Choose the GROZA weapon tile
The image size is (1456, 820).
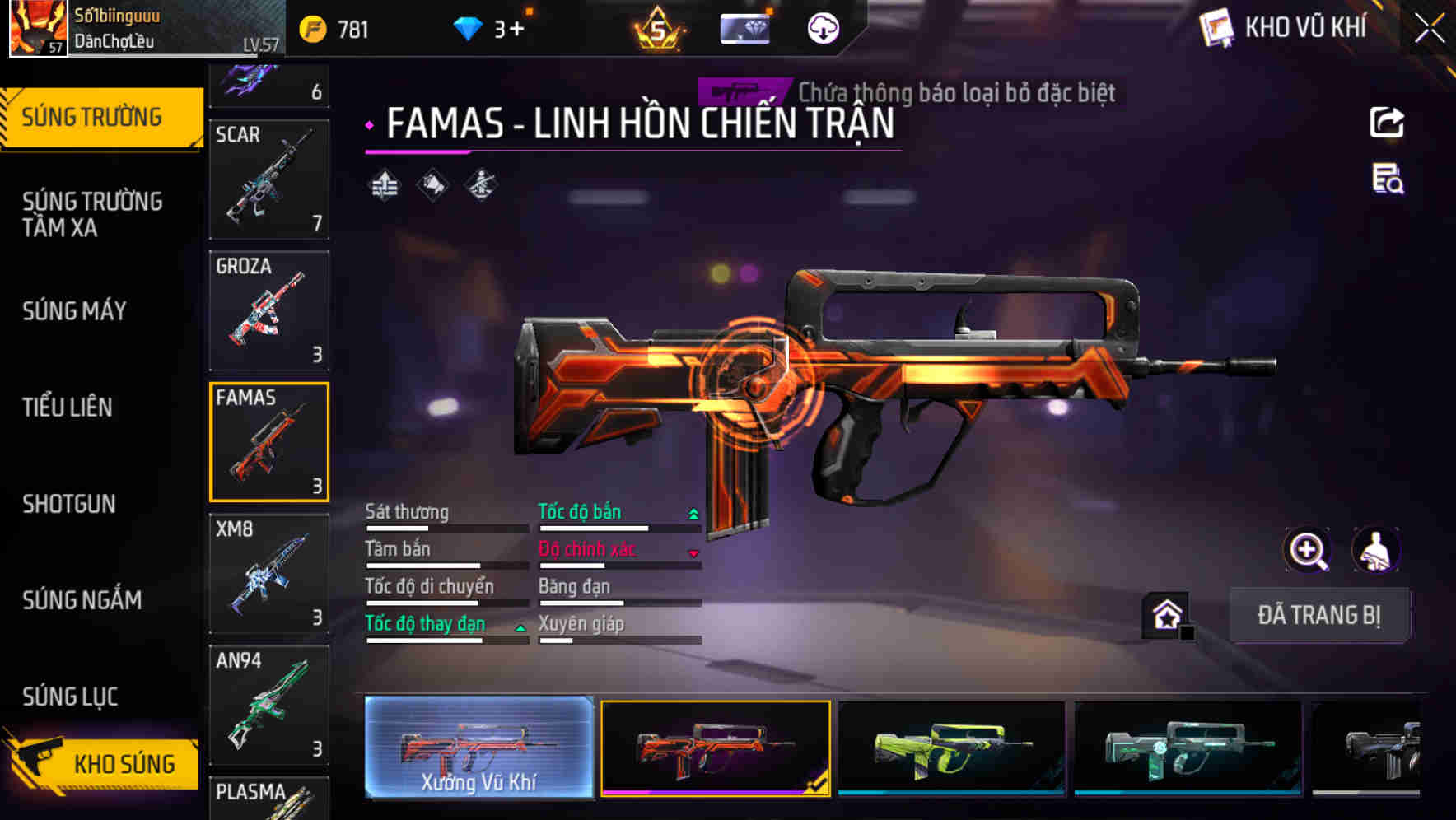pos(269,311)
